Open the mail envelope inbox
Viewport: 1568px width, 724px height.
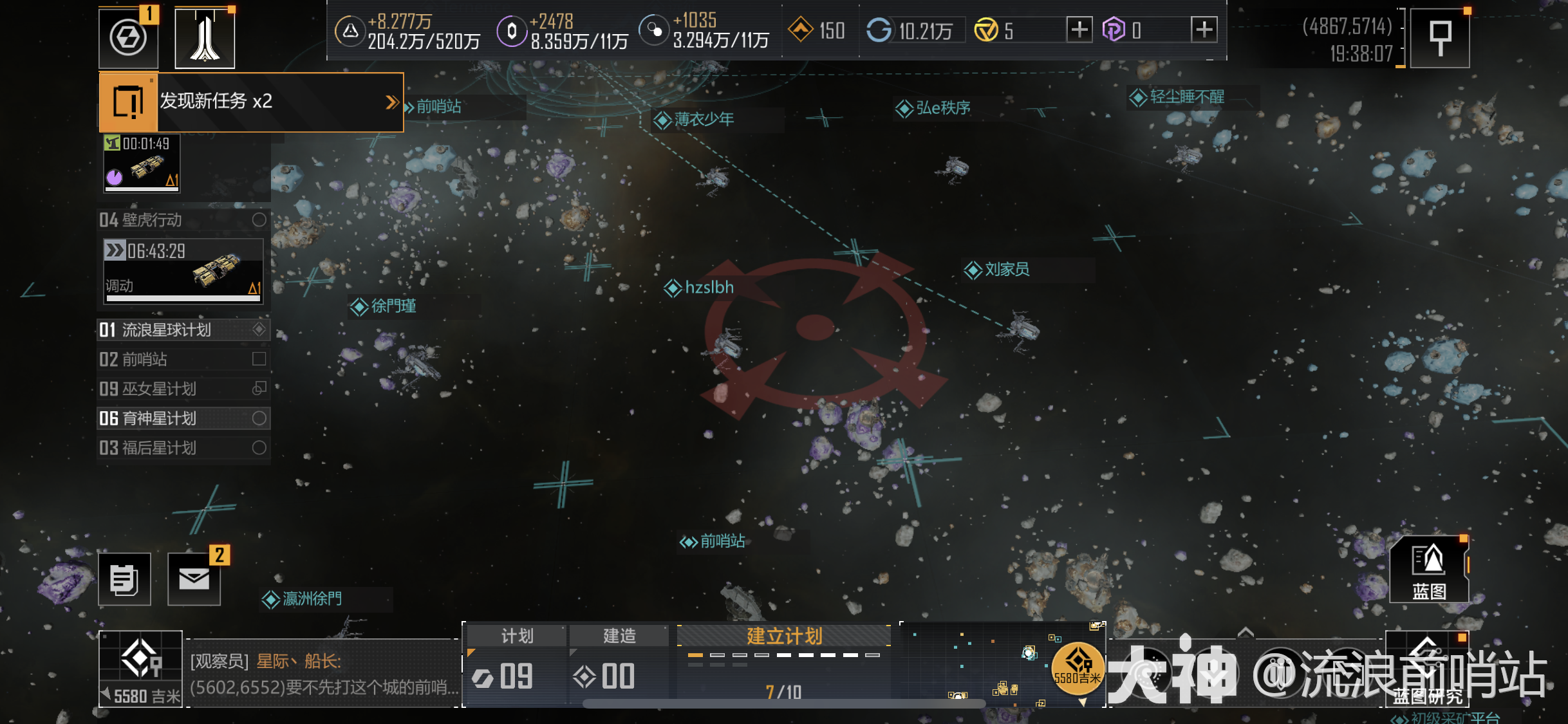tap(194, 579)
